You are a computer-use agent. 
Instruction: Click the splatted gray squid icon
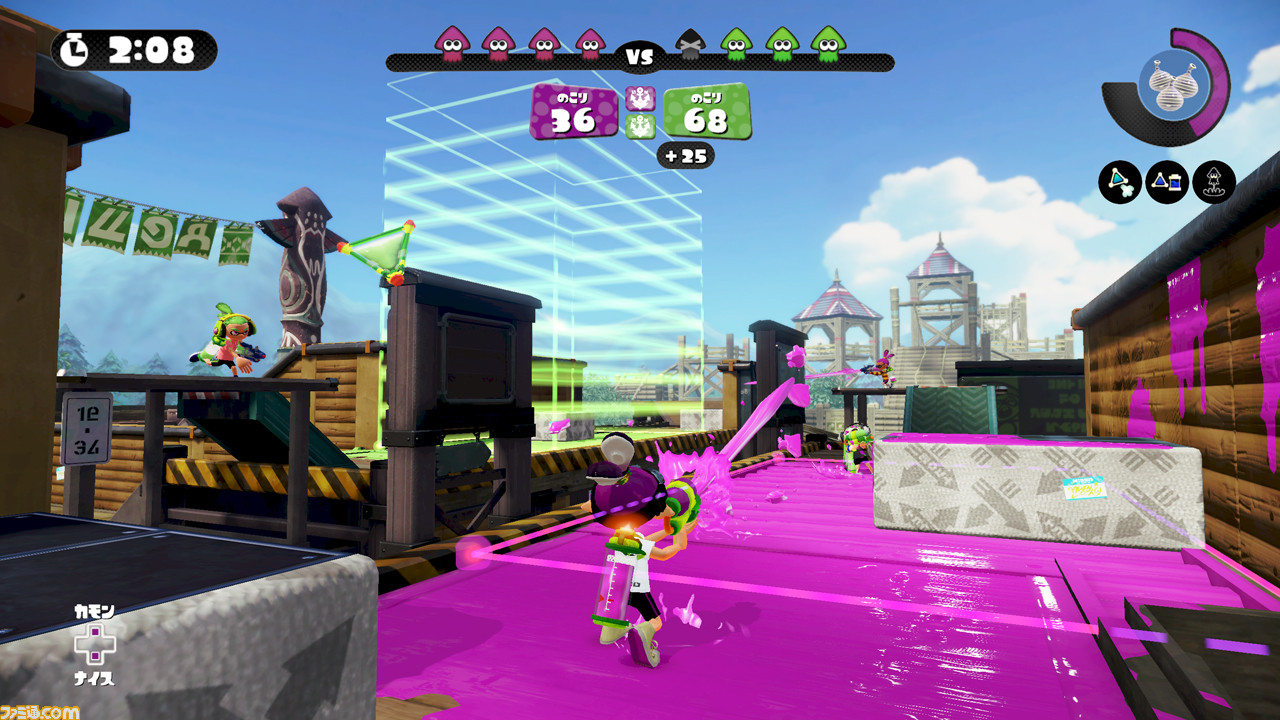pyautogui.click(x=691, y=45)
